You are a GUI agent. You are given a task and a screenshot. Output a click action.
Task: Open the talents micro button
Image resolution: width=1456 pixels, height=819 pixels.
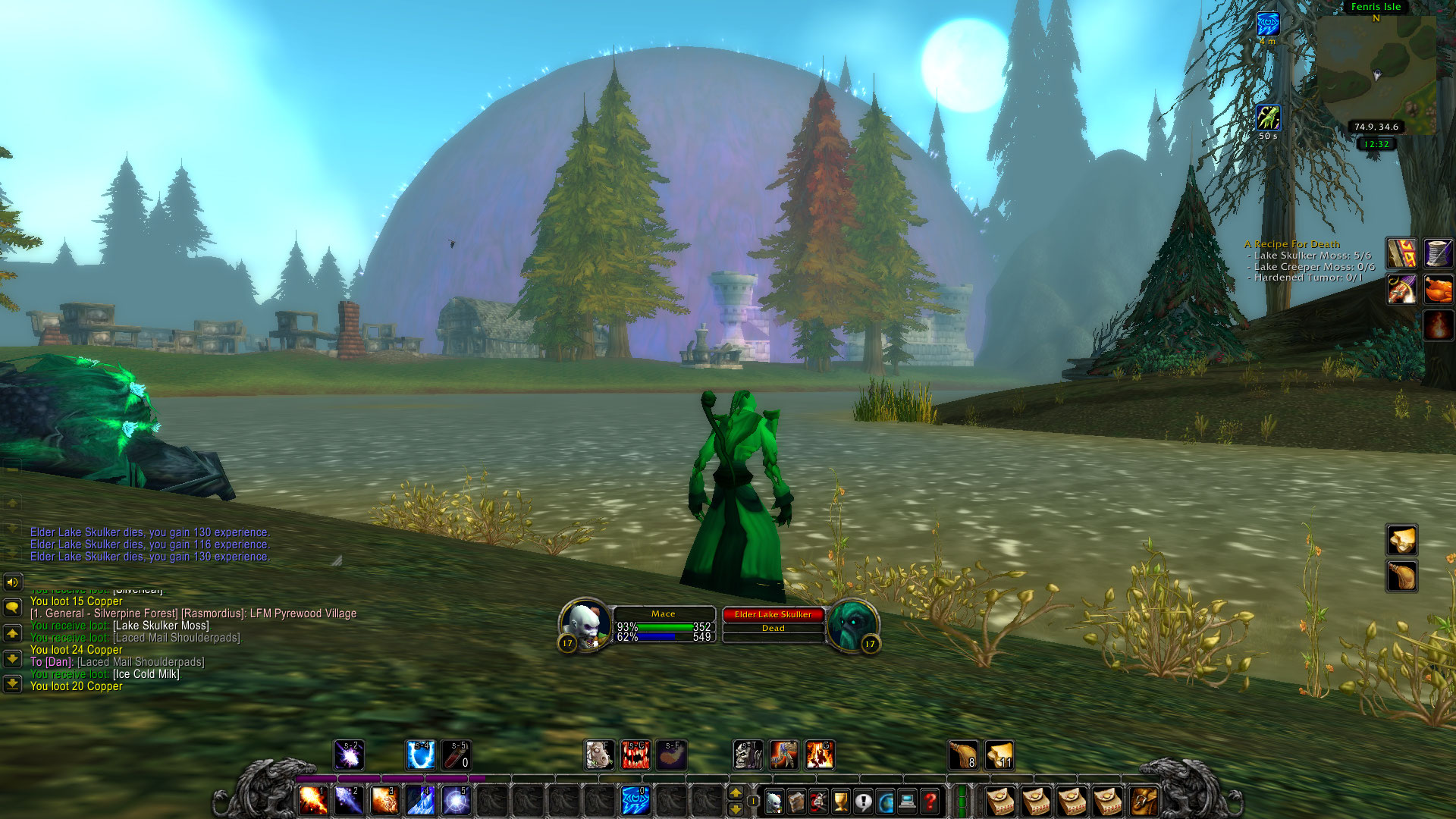pos(818,802)
